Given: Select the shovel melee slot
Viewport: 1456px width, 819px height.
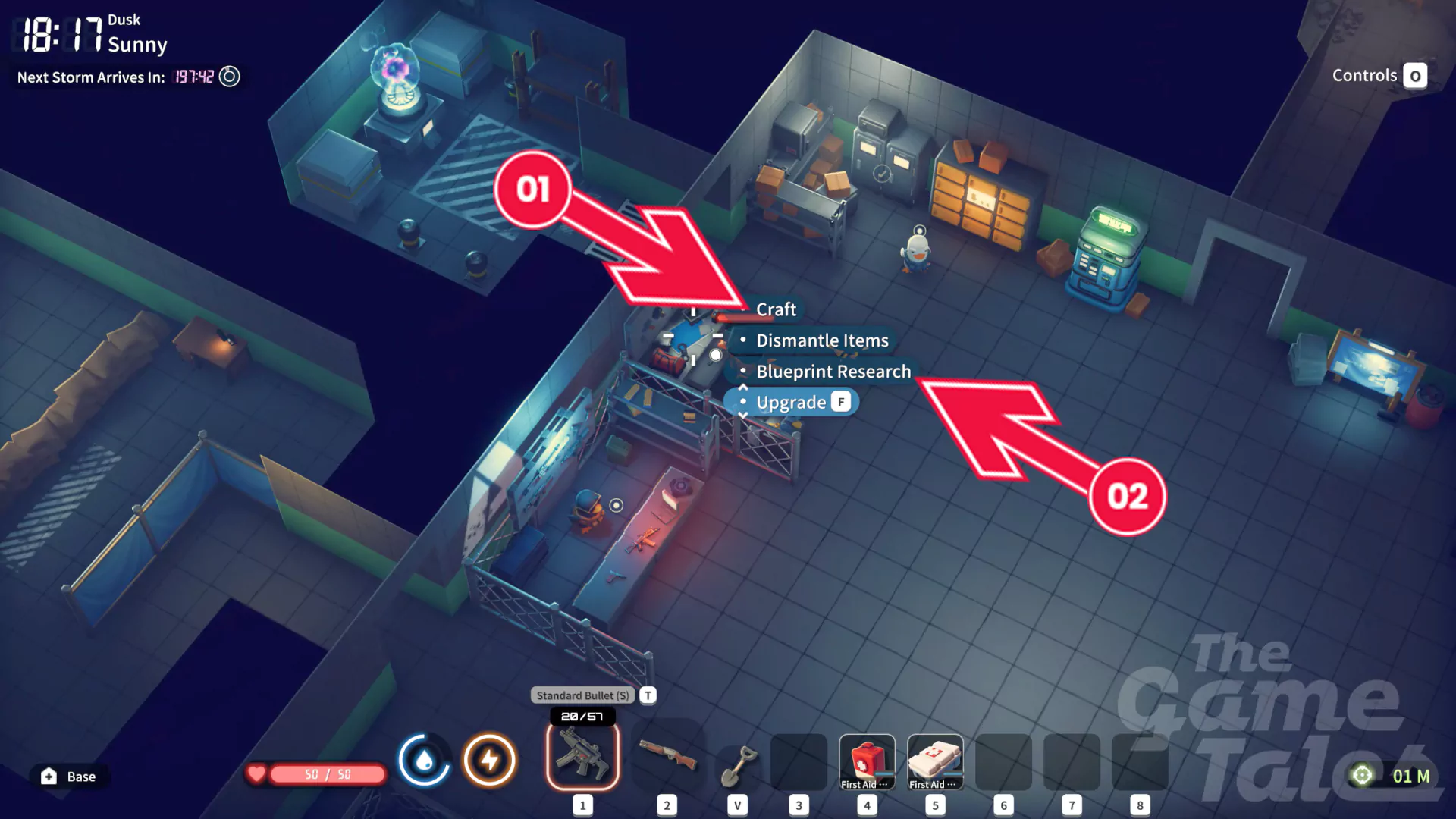Looking at the screenshot, I should tap(737, 764).
